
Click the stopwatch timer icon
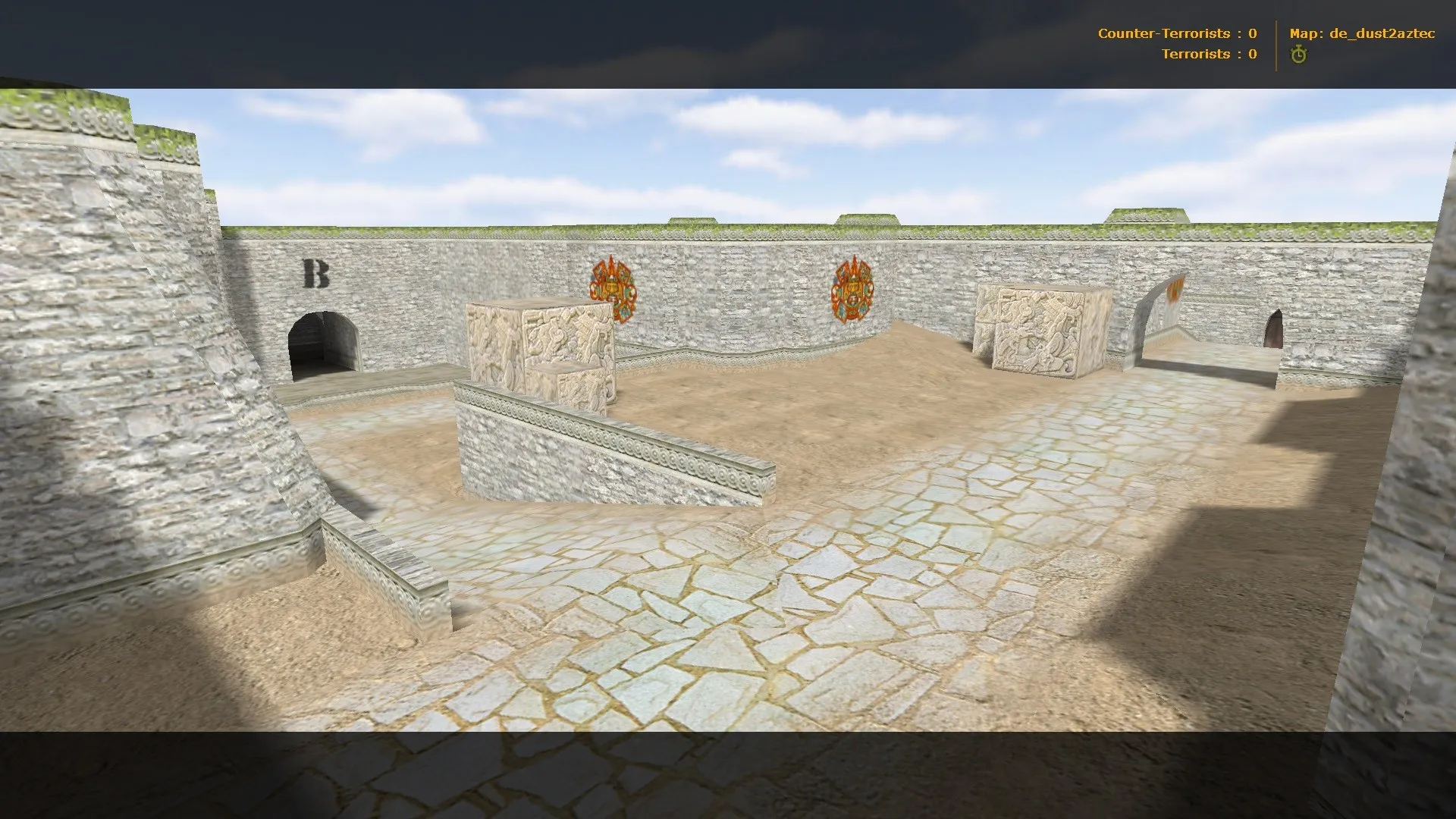tap(1298, 54)
